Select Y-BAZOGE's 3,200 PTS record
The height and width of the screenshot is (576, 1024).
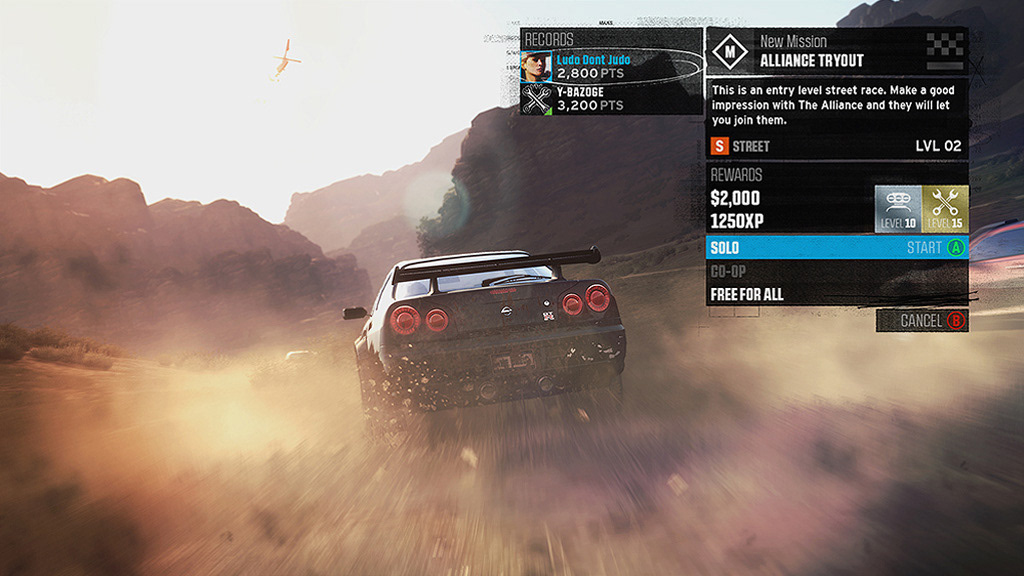tap(610, 98)
